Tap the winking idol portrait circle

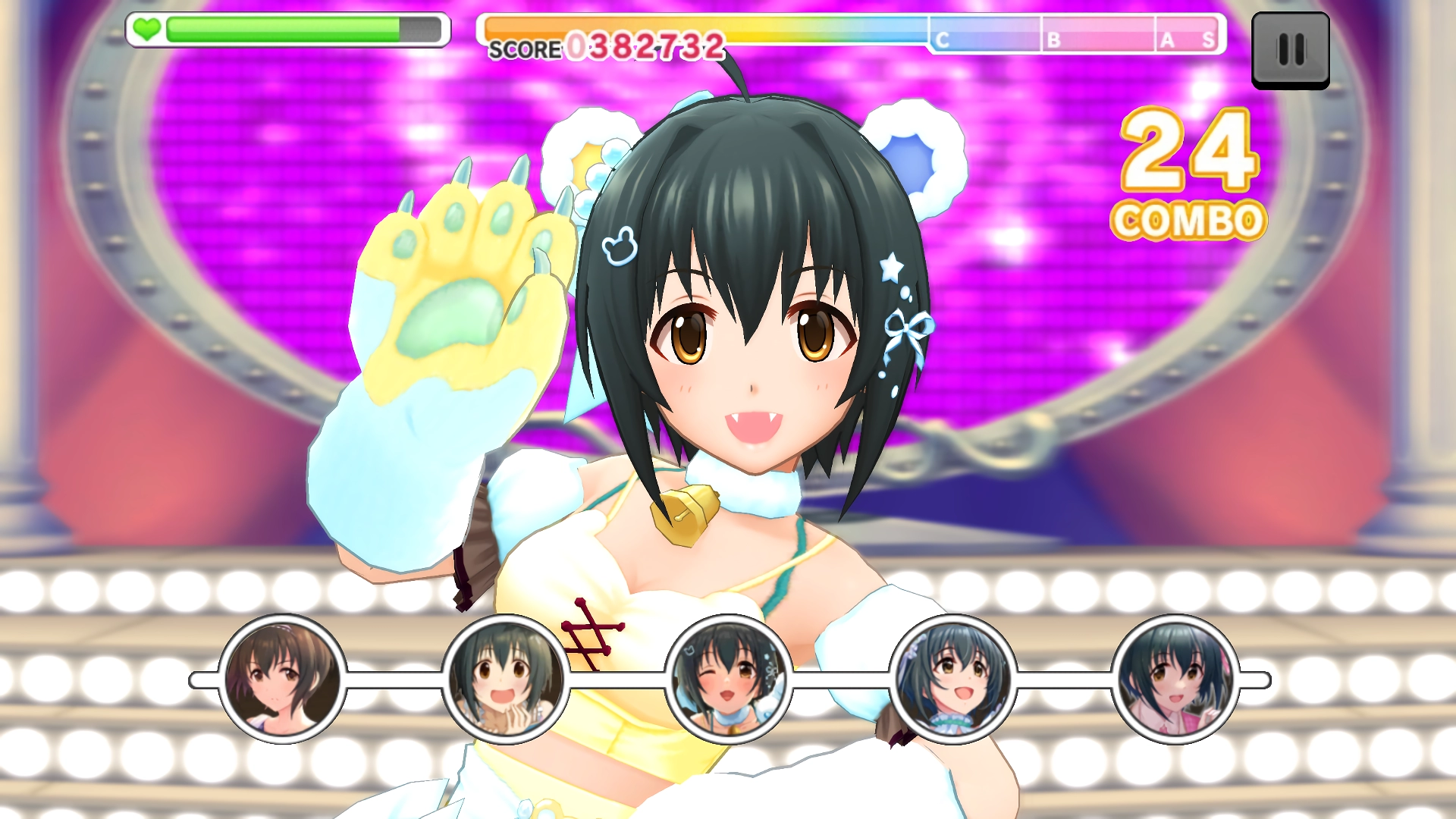click(728, 679)
